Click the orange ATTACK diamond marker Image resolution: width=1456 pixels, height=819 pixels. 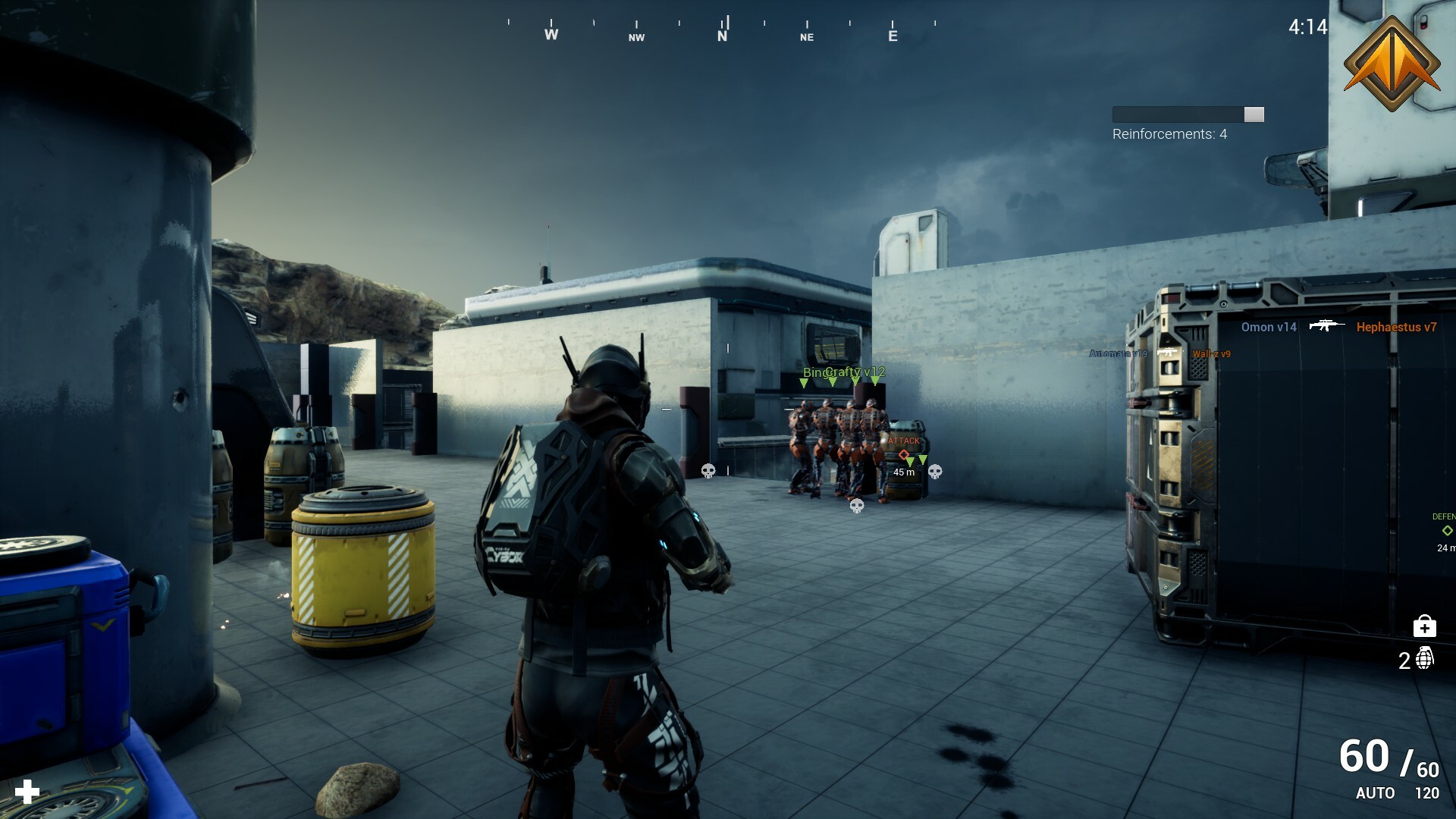coord(904,455)
